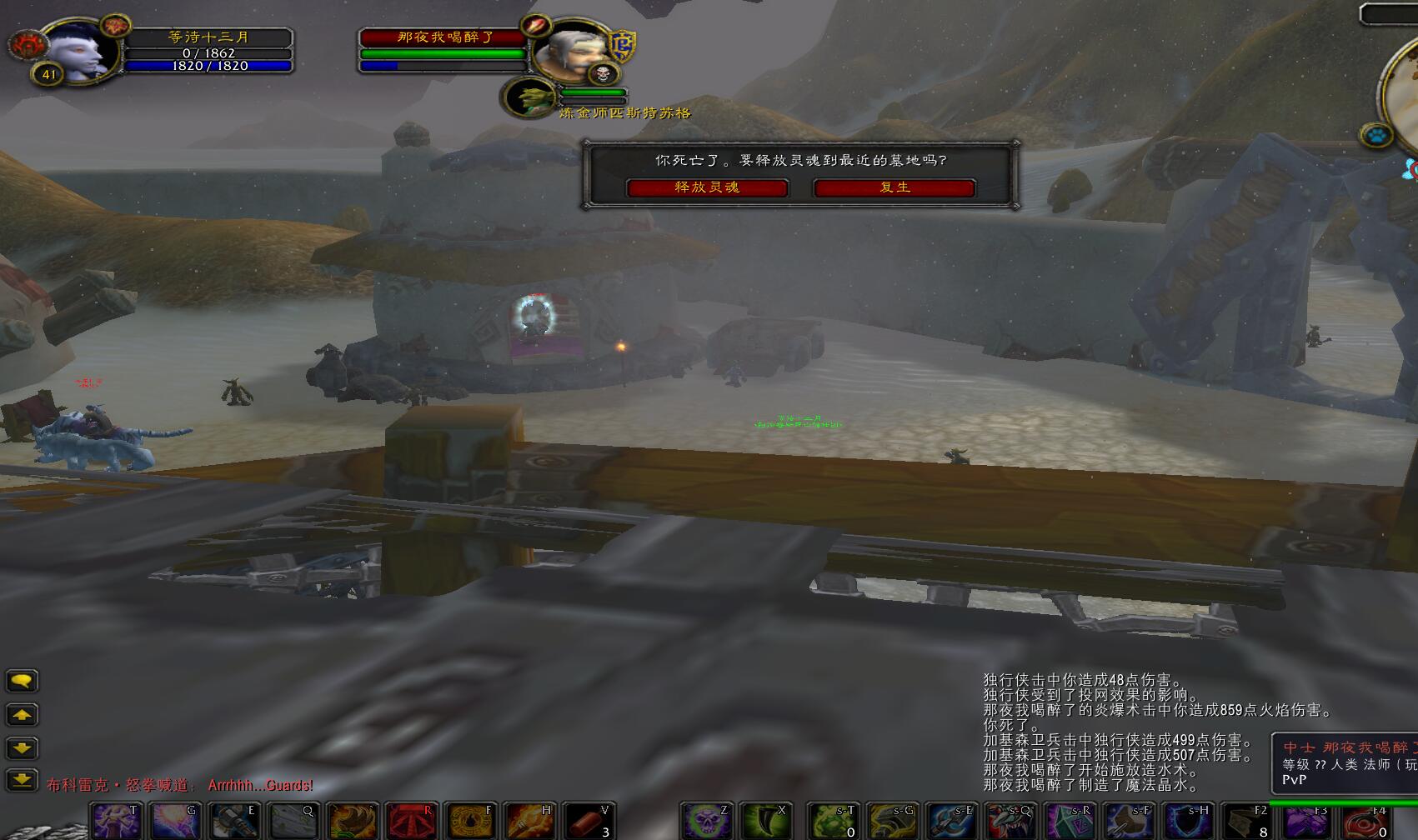Select the goblin target-of-target portrait

tap(529, 98)
